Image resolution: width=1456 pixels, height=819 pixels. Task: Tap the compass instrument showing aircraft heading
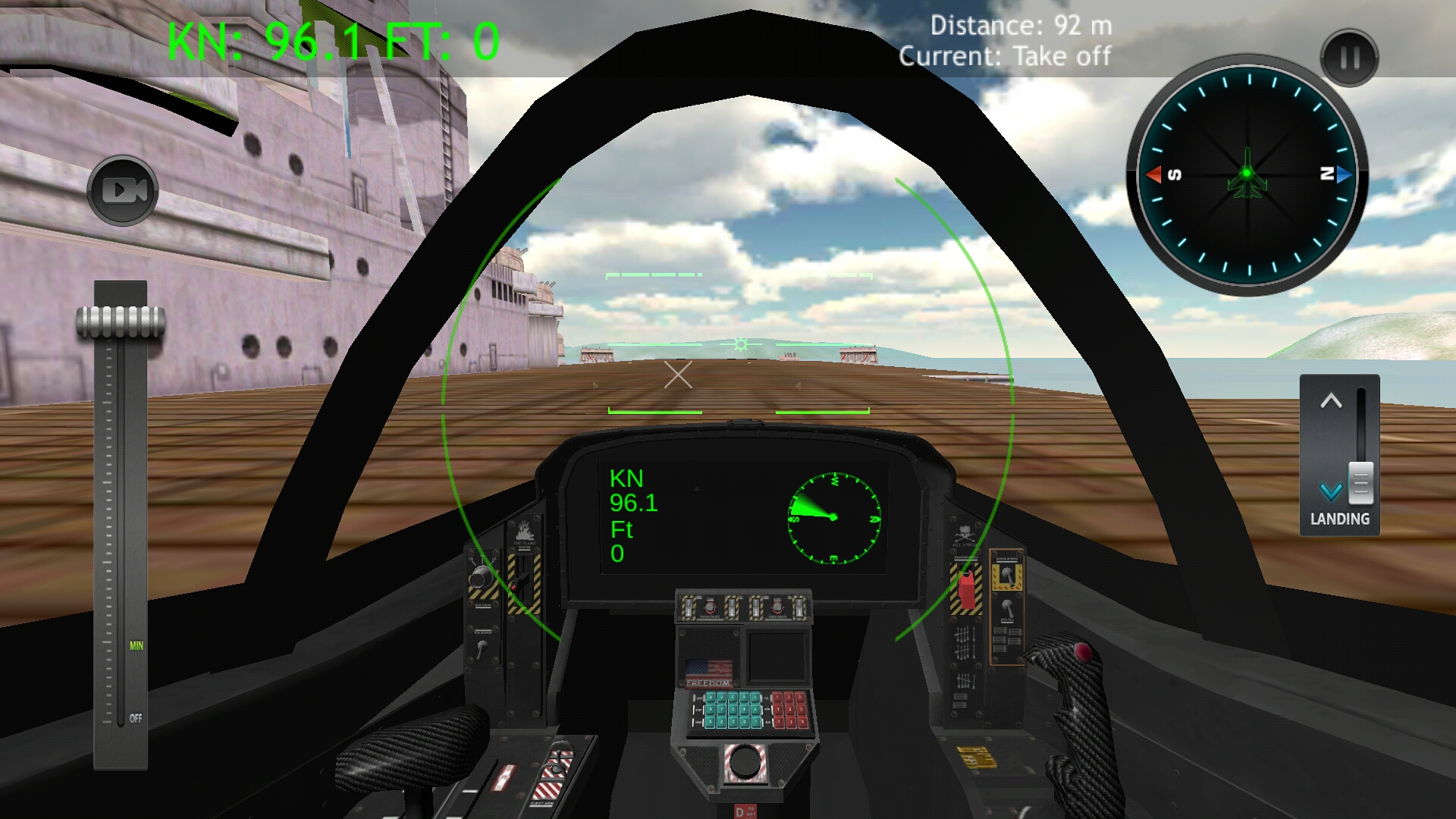coord(1246,176)
